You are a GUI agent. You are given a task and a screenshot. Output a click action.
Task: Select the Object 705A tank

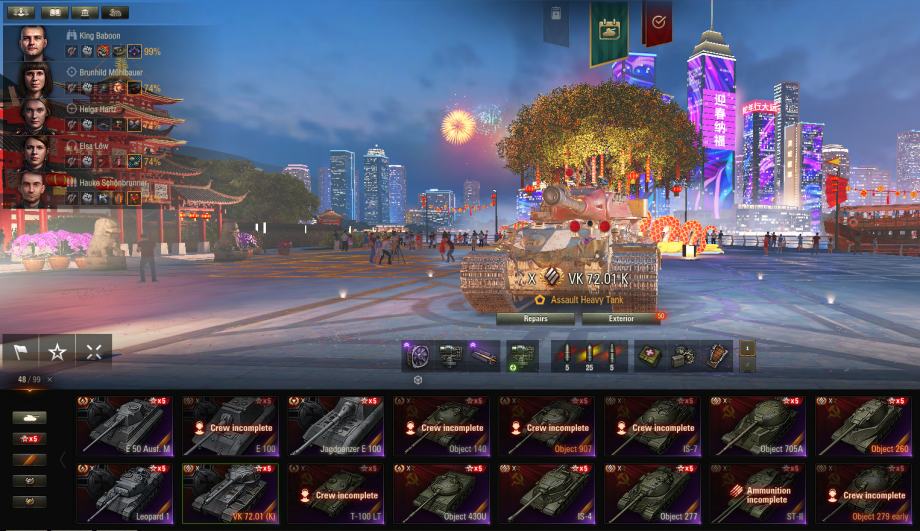tap(757, 426)
